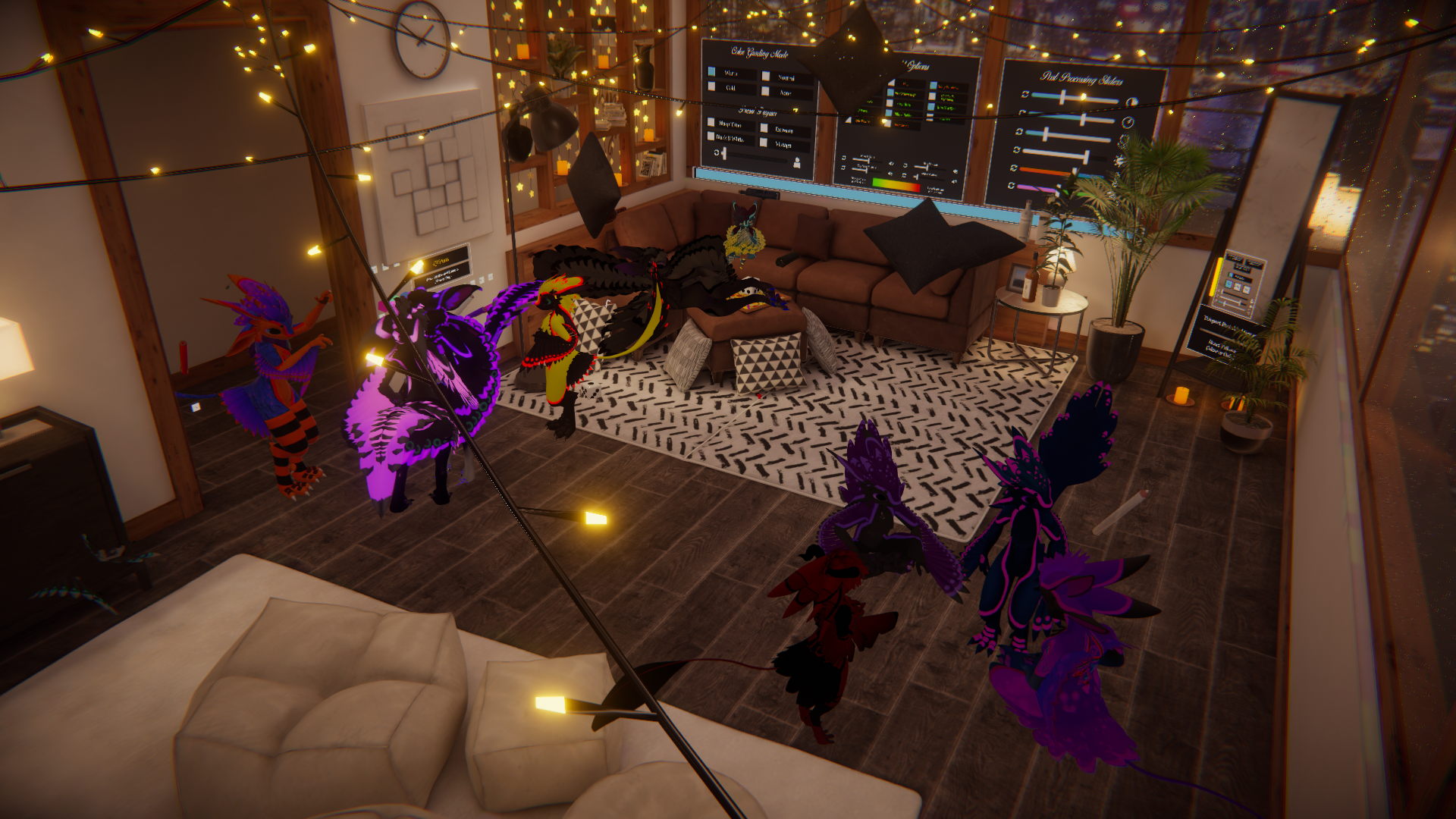Click the orange Post Processing slider

pos(1048,171)
